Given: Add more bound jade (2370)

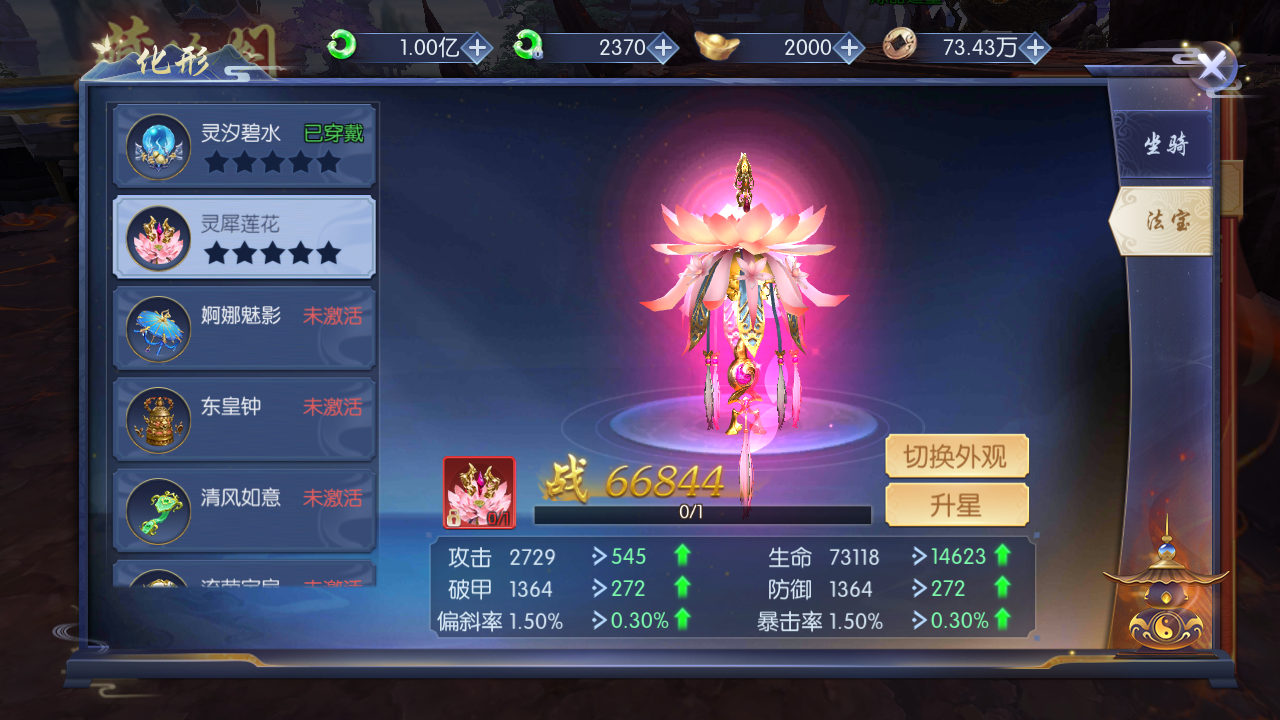Looking at the screenshot, I should tap(662, 47).
